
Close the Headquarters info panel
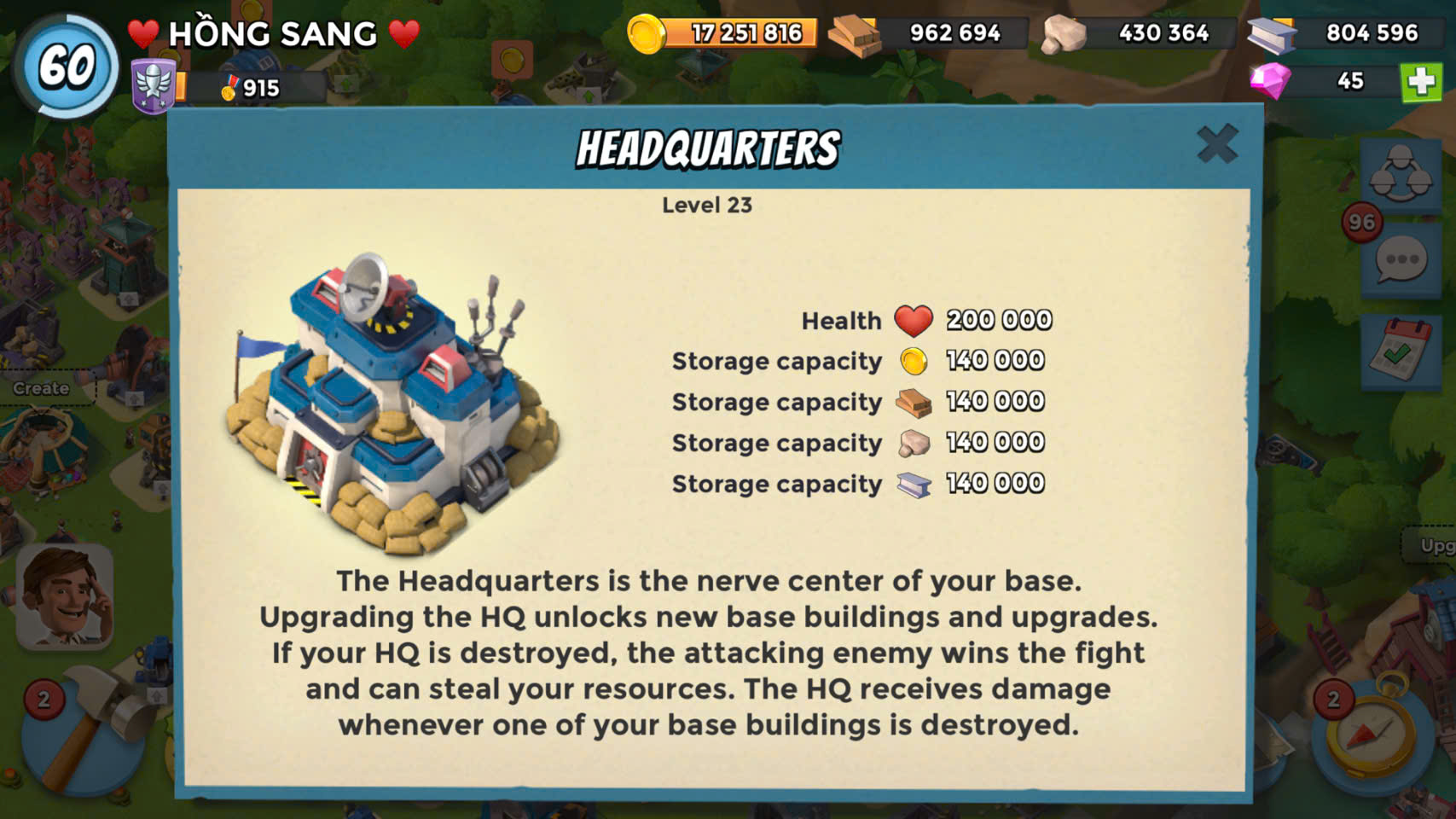coord(1216,143)
